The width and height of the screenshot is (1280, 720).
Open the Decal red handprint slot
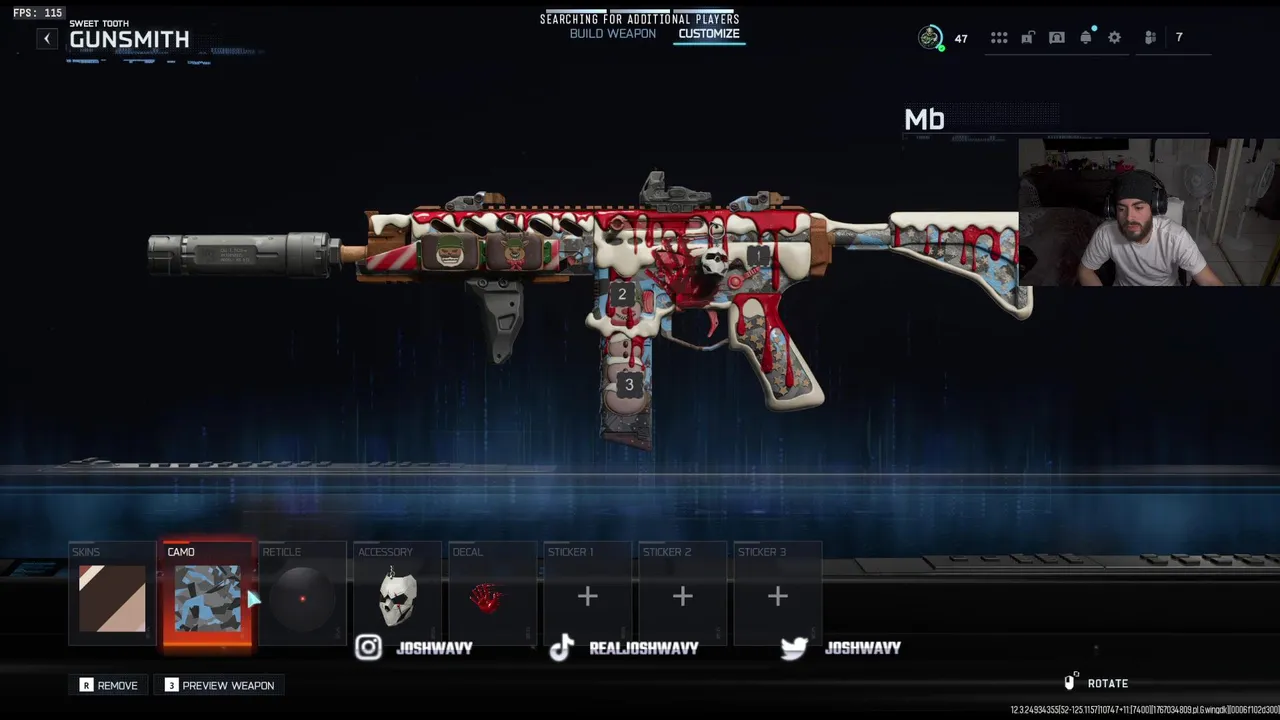491,597
